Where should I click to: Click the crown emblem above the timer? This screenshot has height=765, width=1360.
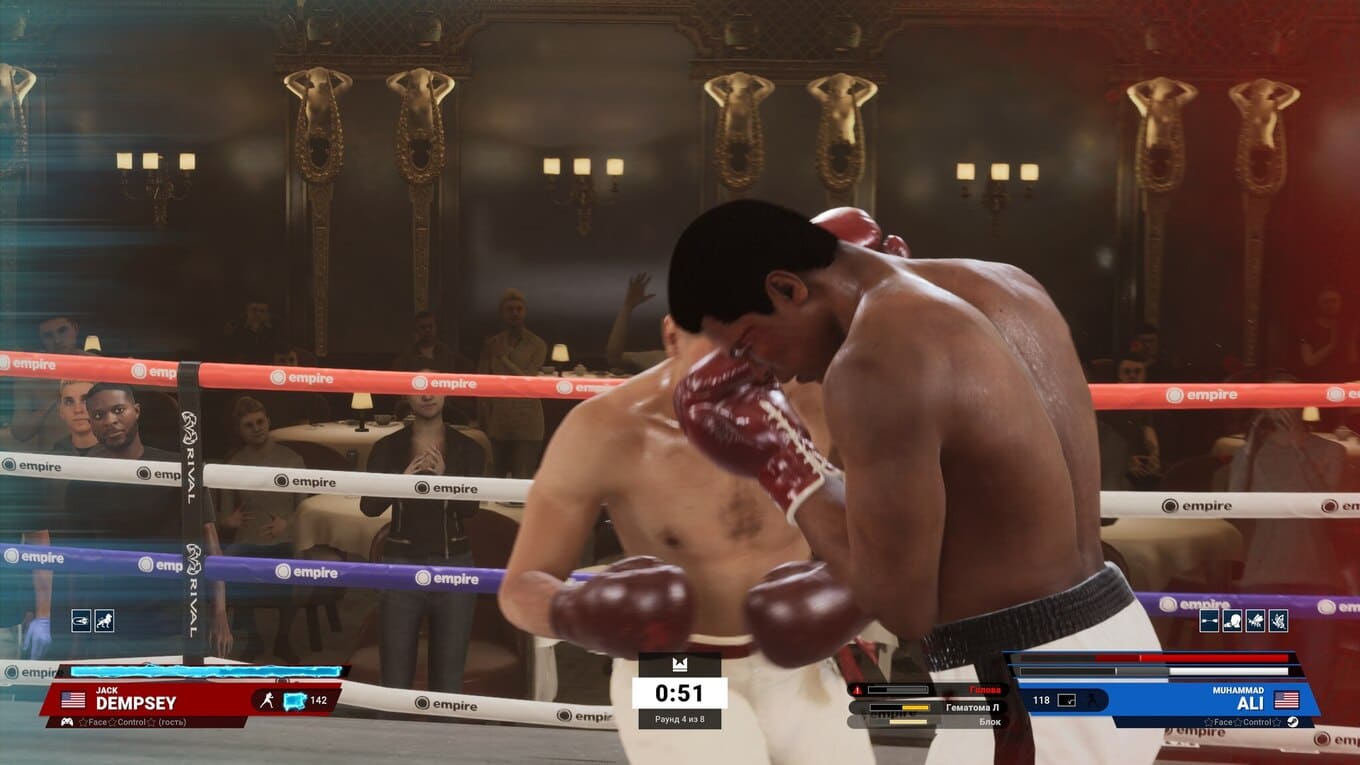point(679,665)
